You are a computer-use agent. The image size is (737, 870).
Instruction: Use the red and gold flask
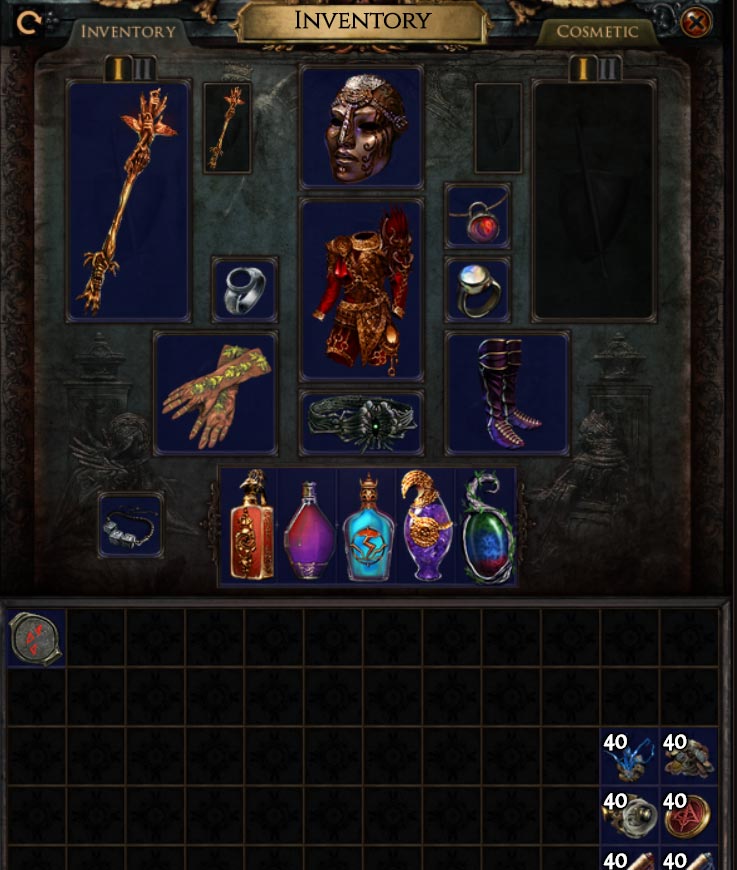[x=250, y=527]
